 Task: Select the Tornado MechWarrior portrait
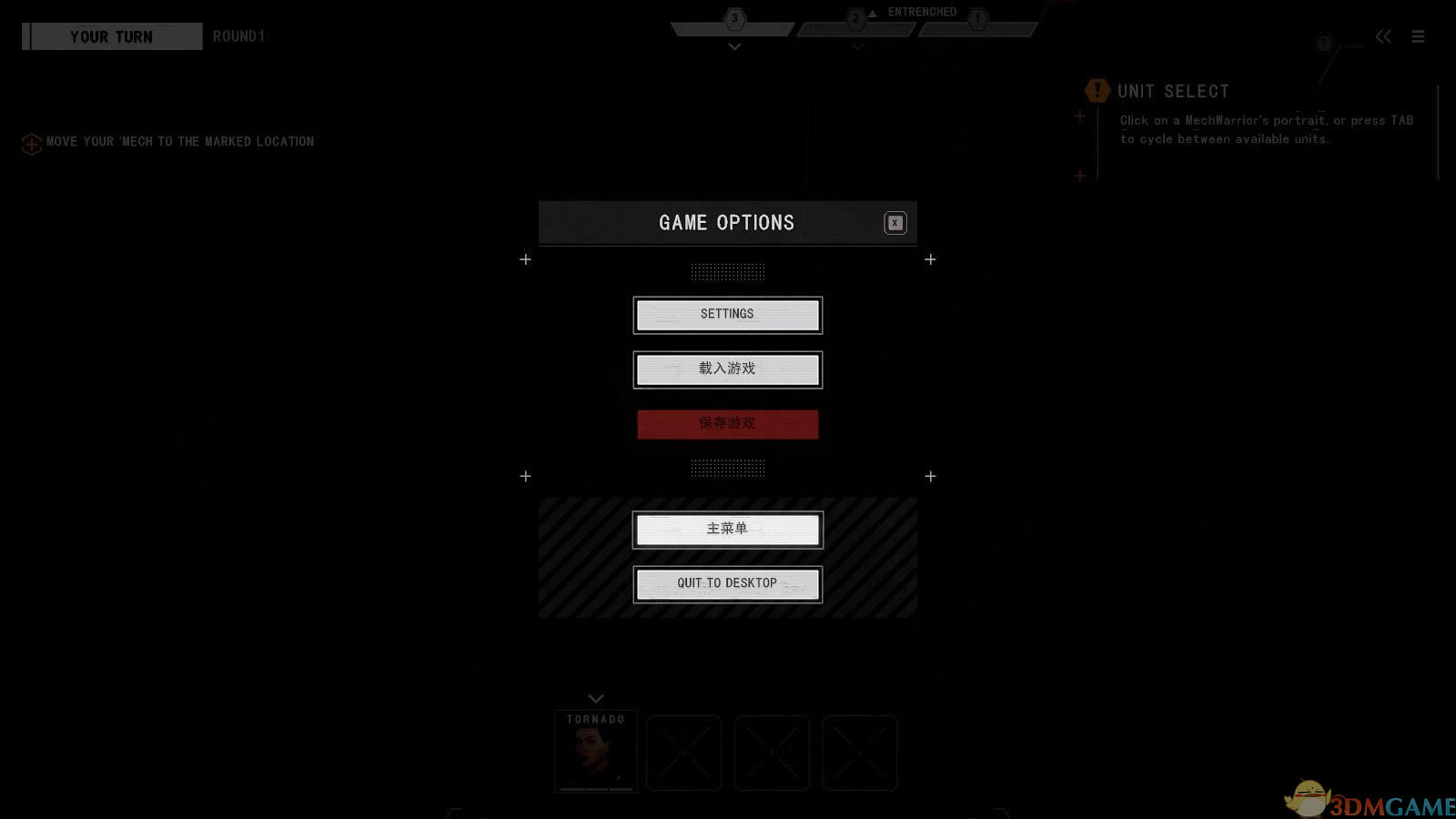(x=595, y=753)
